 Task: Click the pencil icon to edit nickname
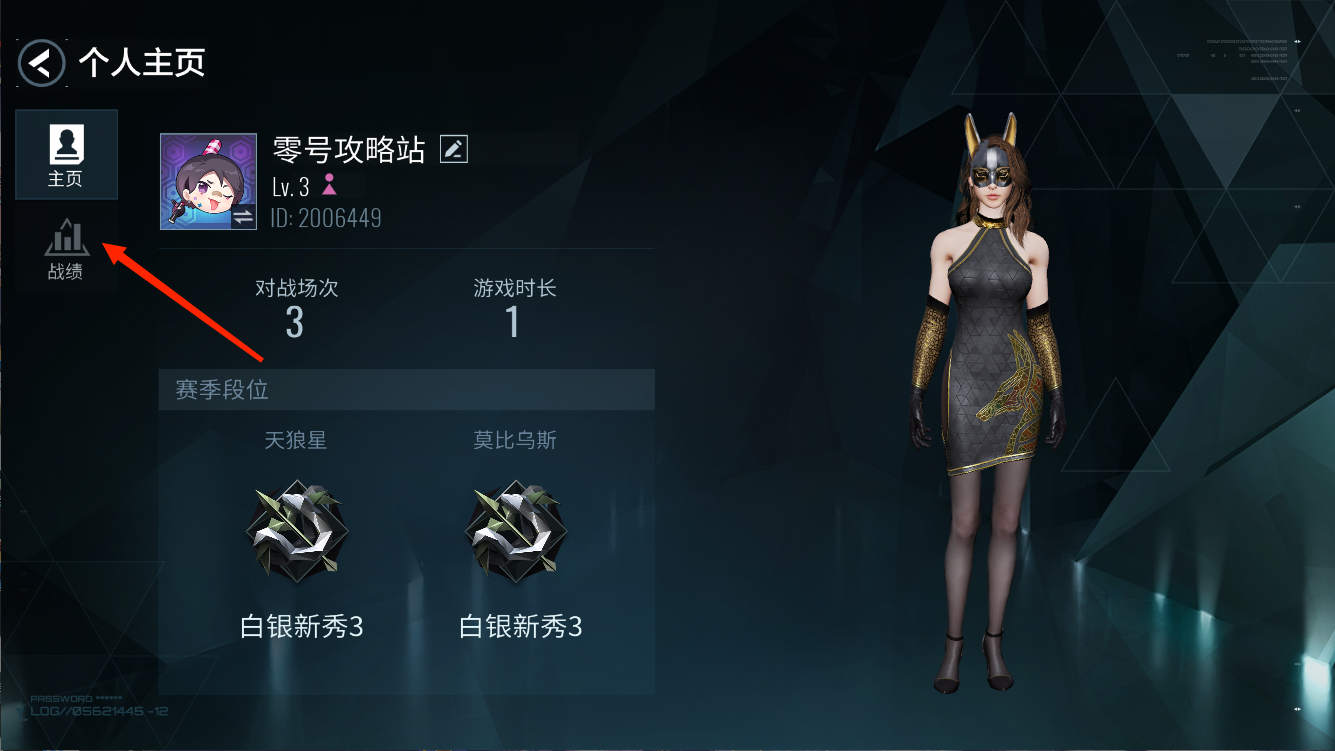click(x=453, y=148)
